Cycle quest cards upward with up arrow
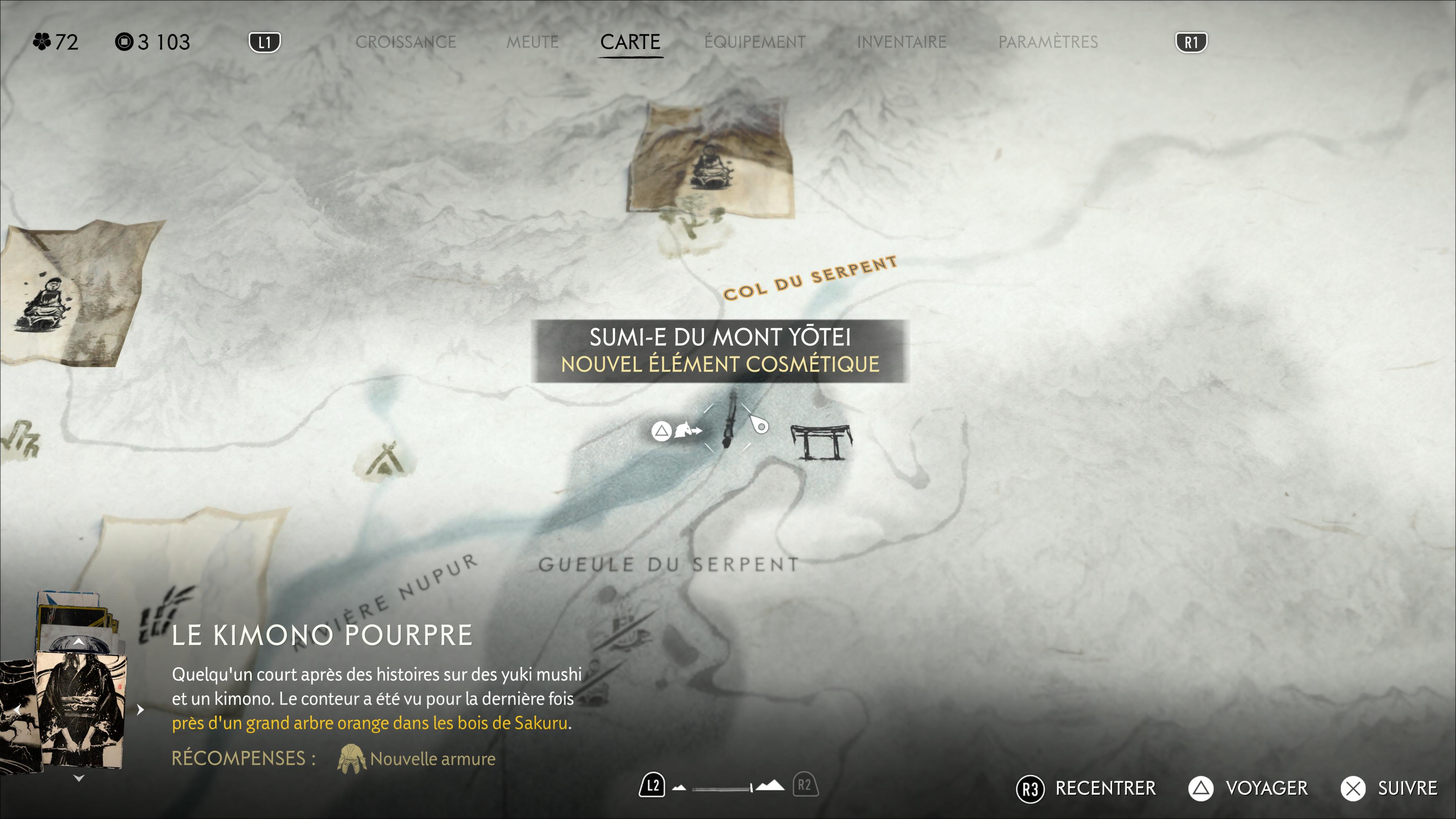This screenshot has height=819, width=1456. pyautogui.click(x=79, y=642)
